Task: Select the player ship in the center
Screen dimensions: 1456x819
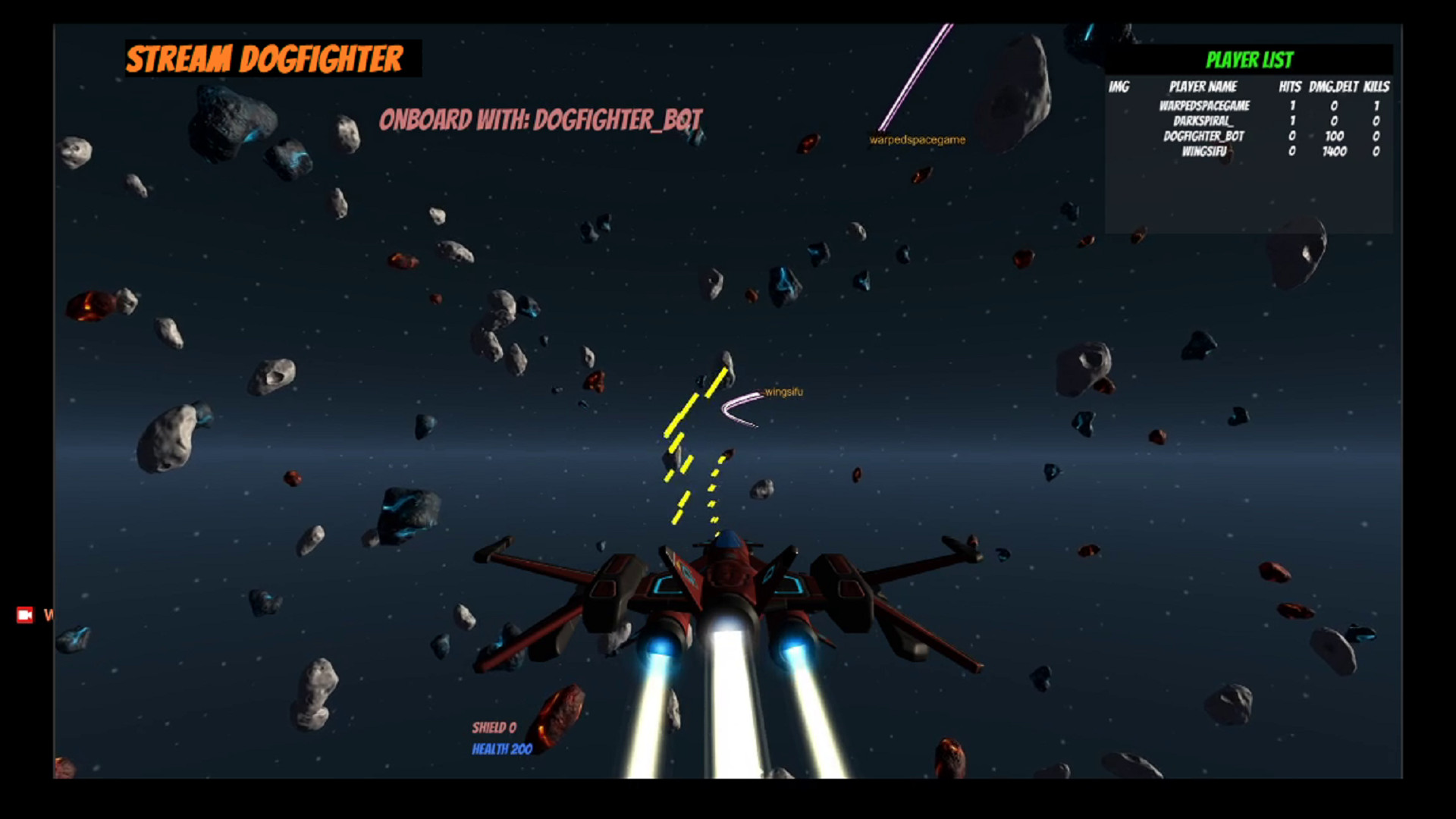Action: point(728,599)
